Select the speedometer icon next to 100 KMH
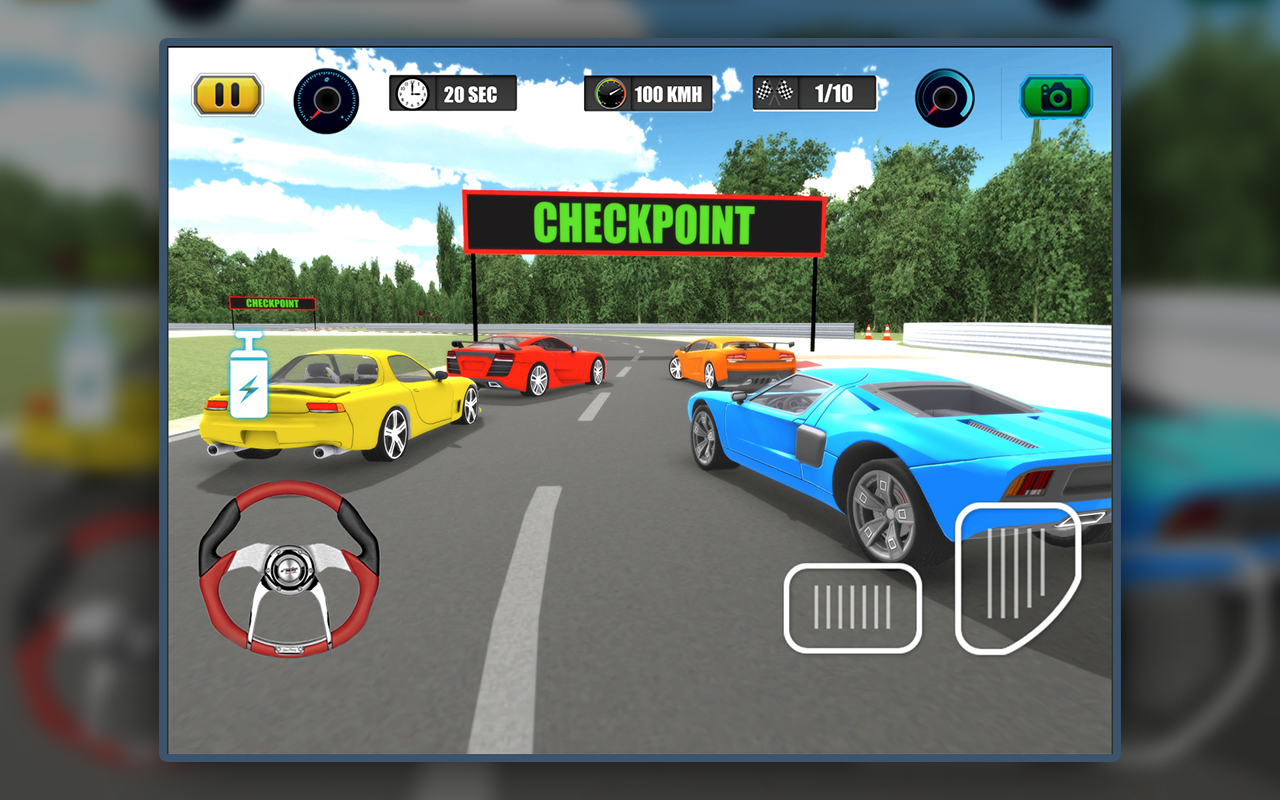This screenshot has height=800, width=1280. click(612, 94)
